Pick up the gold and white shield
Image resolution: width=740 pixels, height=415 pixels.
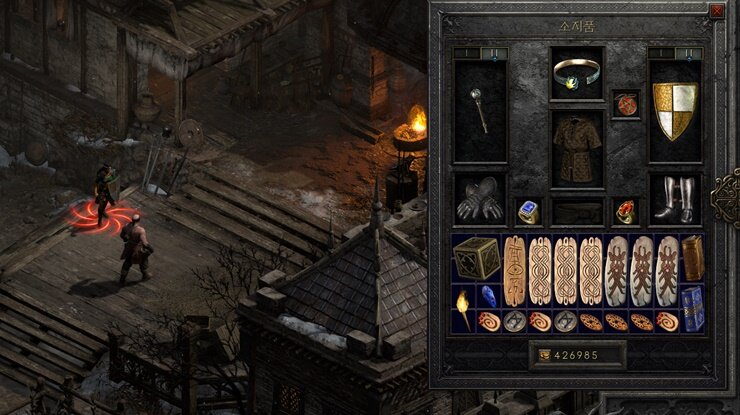(675, 111)
